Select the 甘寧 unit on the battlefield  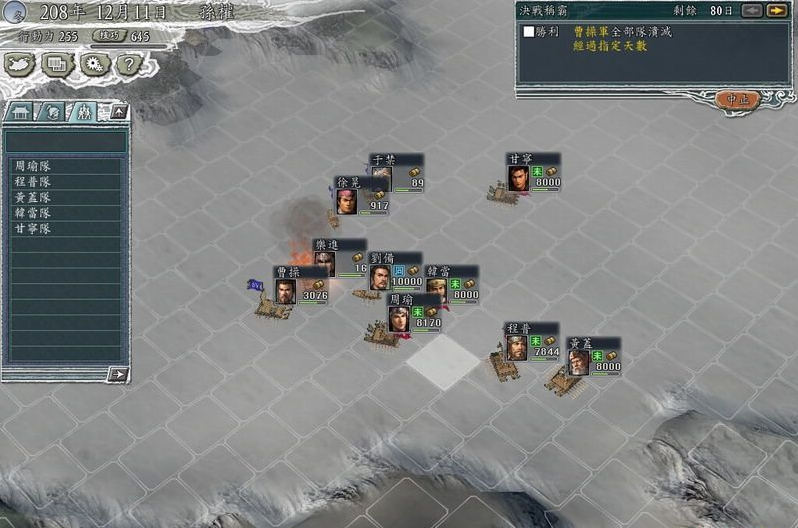518,178
